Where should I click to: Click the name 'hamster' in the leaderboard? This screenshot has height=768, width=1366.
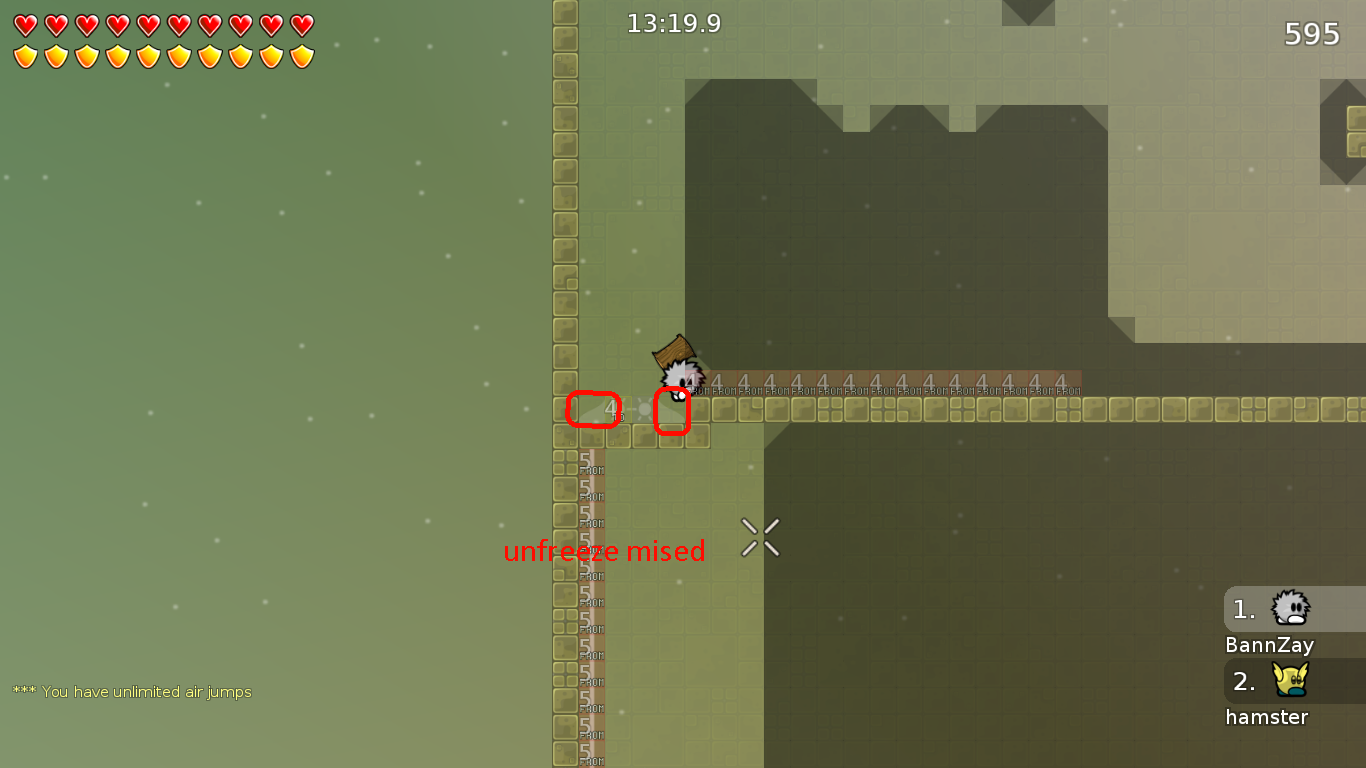pos(1267,717)
